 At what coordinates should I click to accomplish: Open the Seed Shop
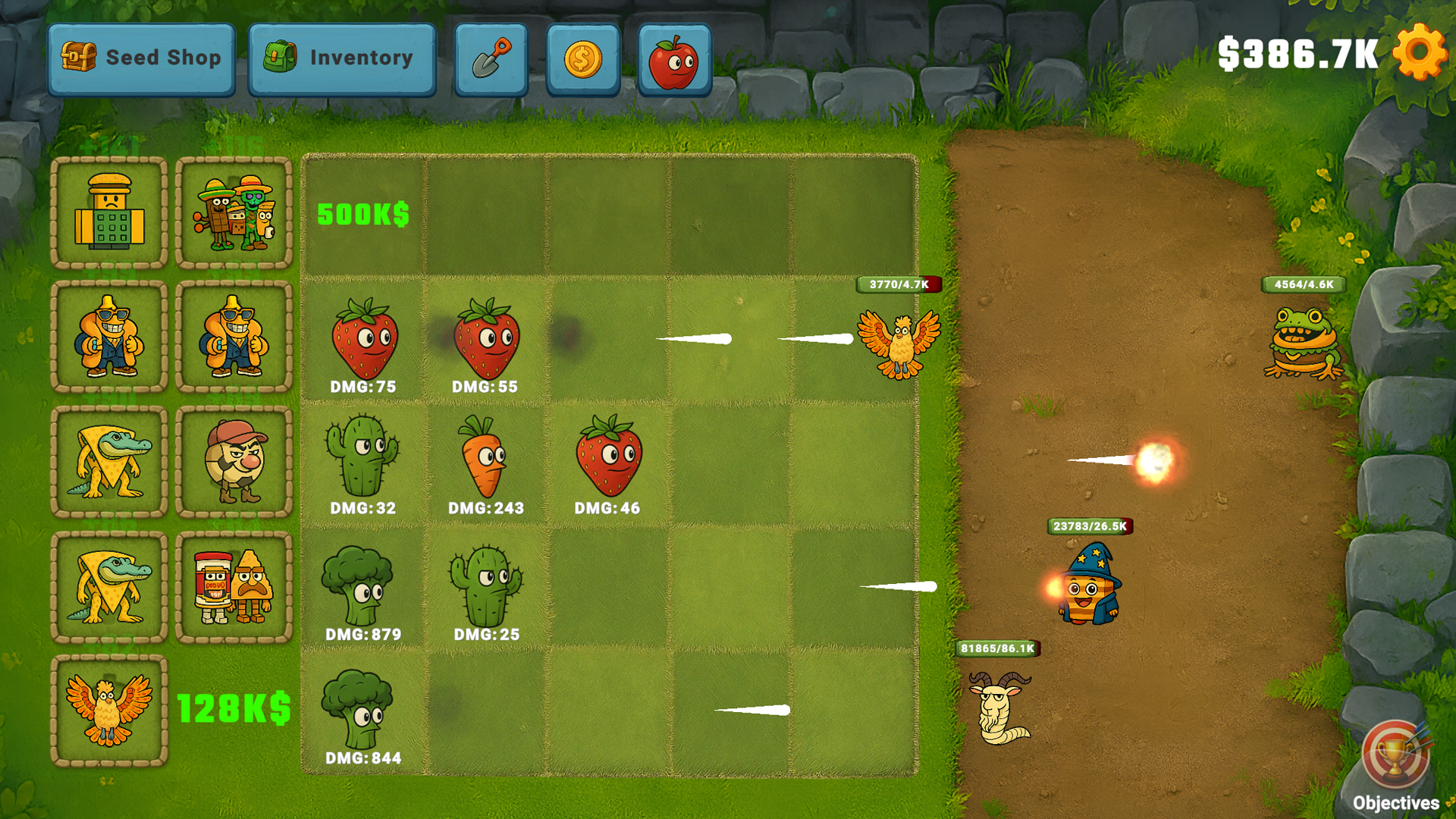(141, 57)
